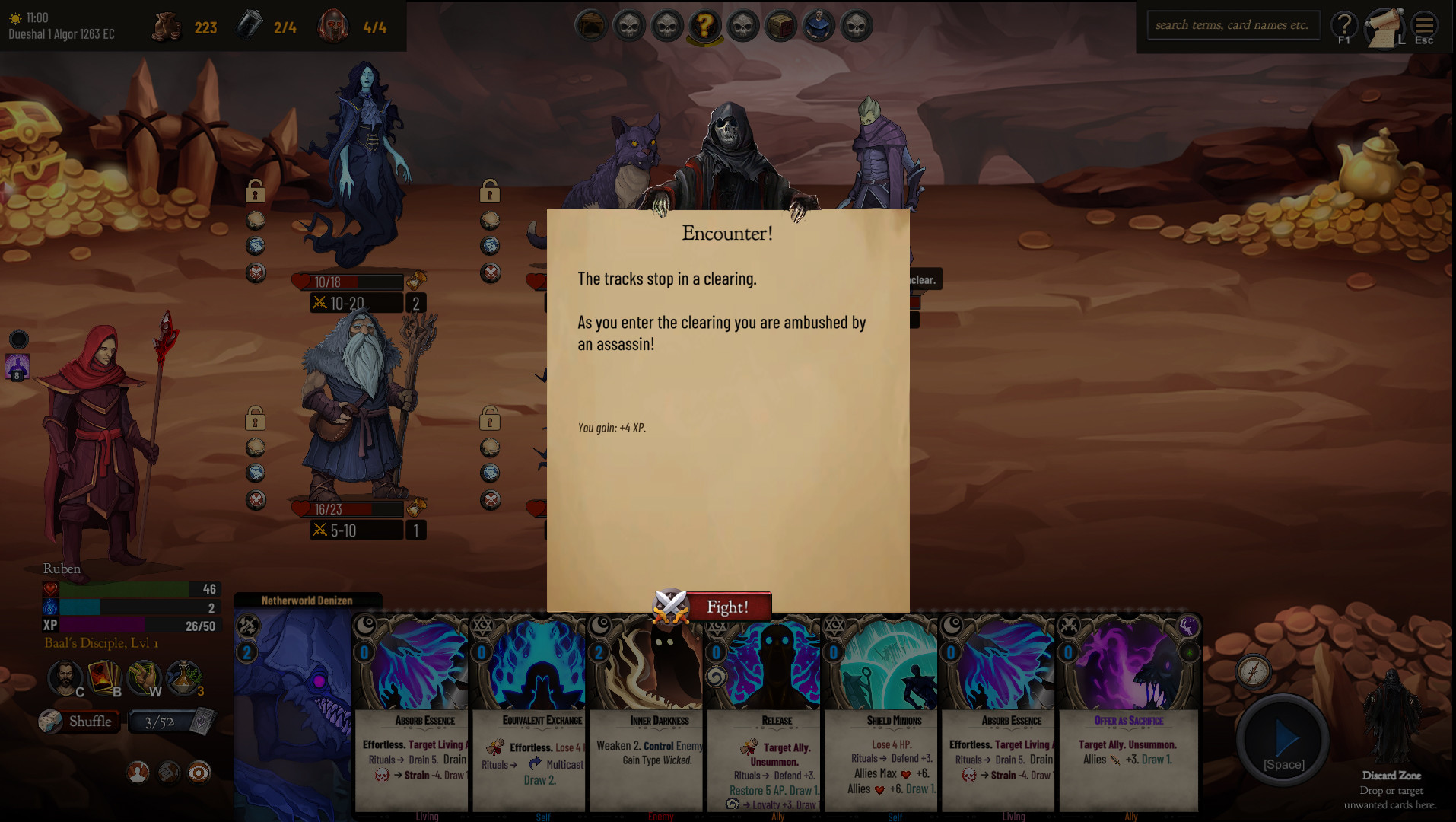Open the Esc hamburger menu
1456x822 pixels.
point(1424,25)
